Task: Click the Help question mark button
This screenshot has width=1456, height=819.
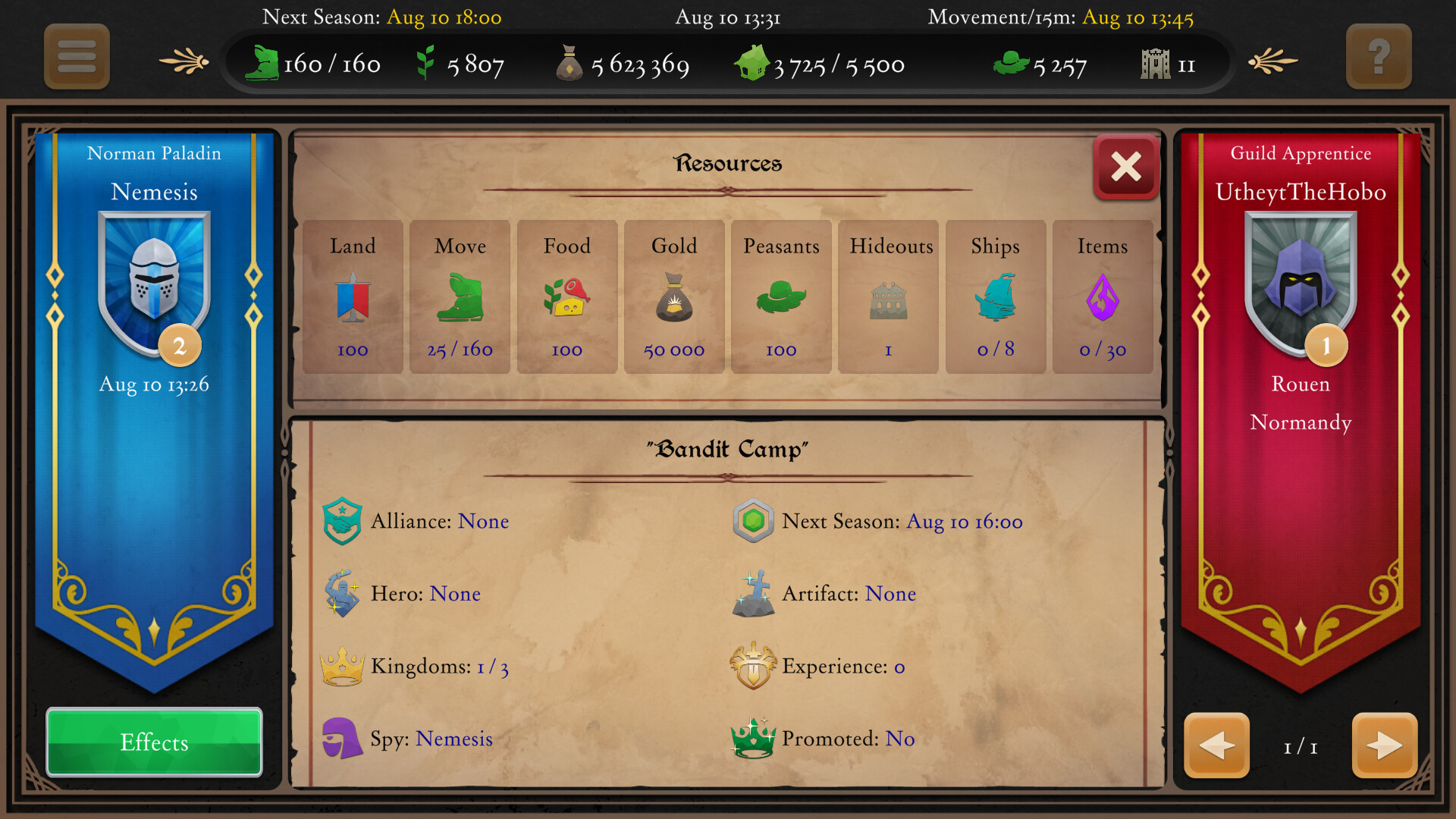Action: point(1379,57)
